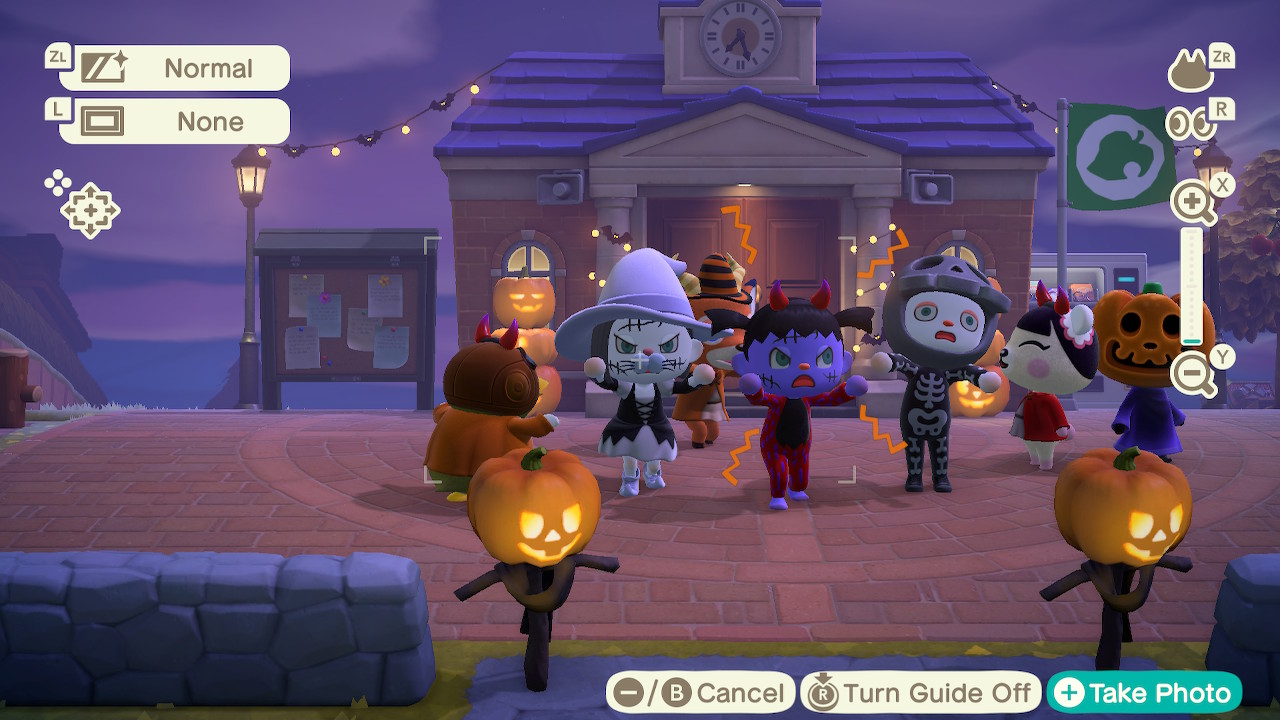This screenshot has width=1280, height=720.
Task: Open the cat-face reactions icon
Action: coord(1191,71)
